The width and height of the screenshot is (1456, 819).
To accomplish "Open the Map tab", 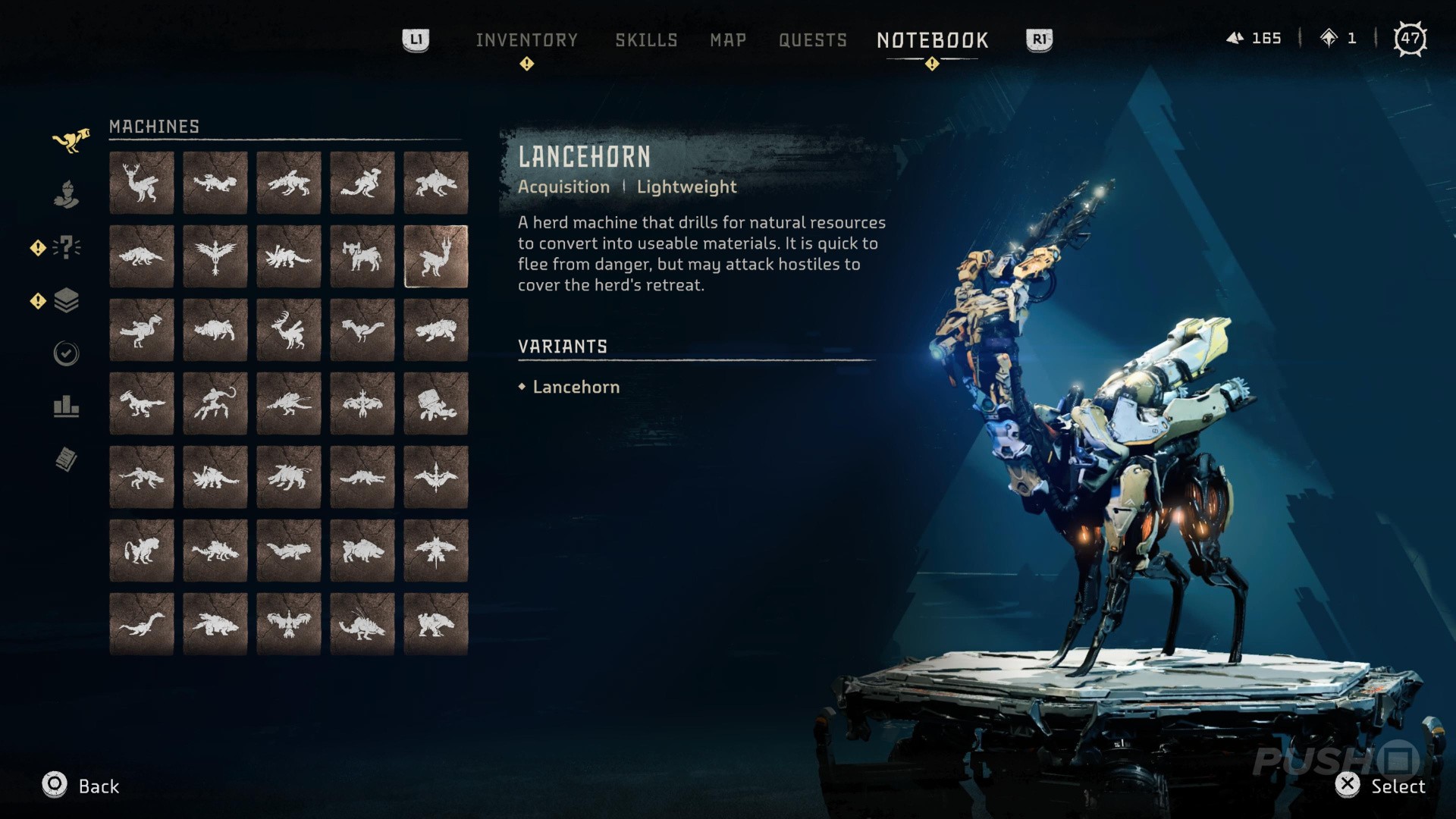I will pos(727,39).
